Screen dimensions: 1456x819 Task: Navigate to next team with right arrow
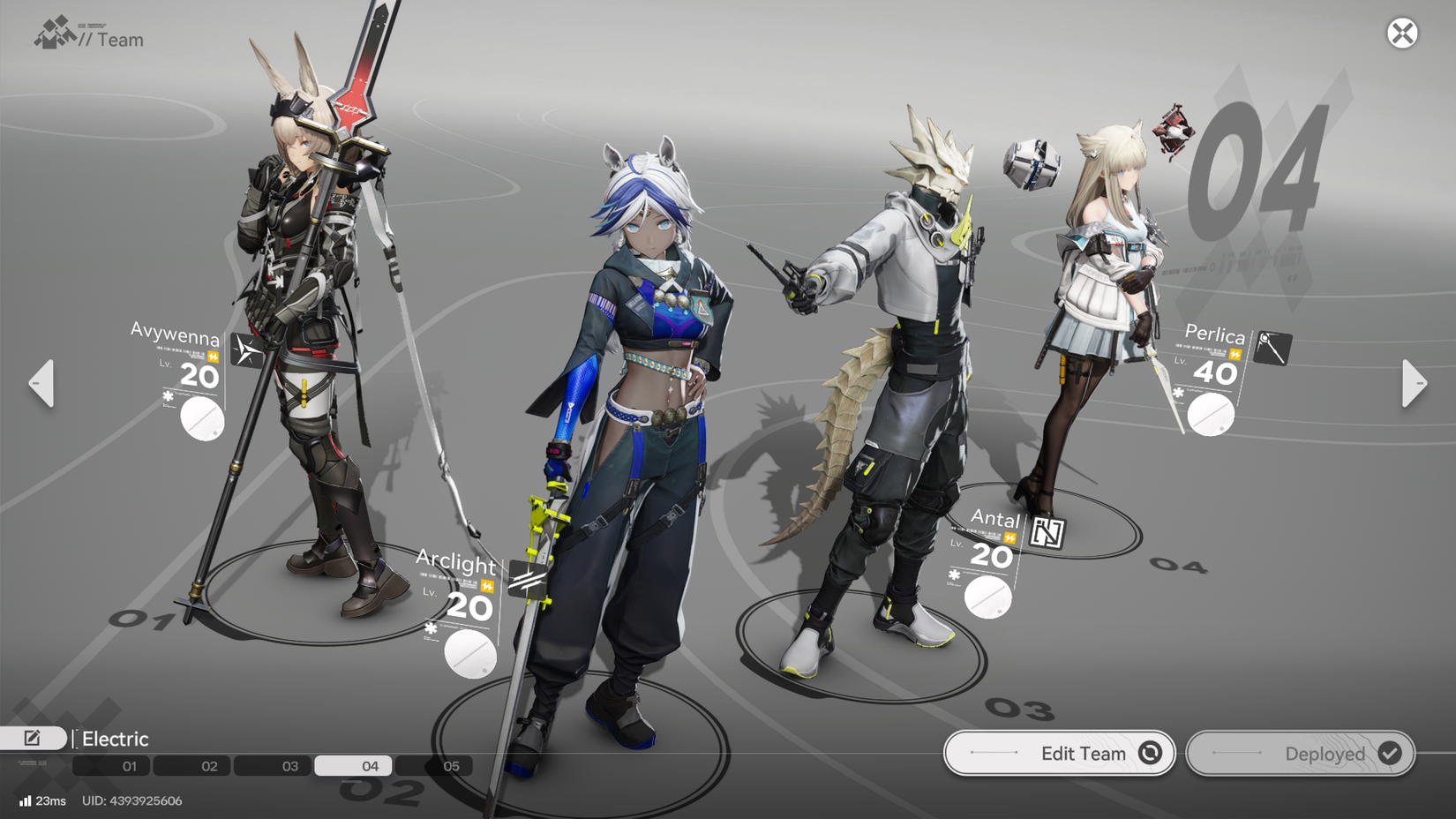pos(1415,383)
